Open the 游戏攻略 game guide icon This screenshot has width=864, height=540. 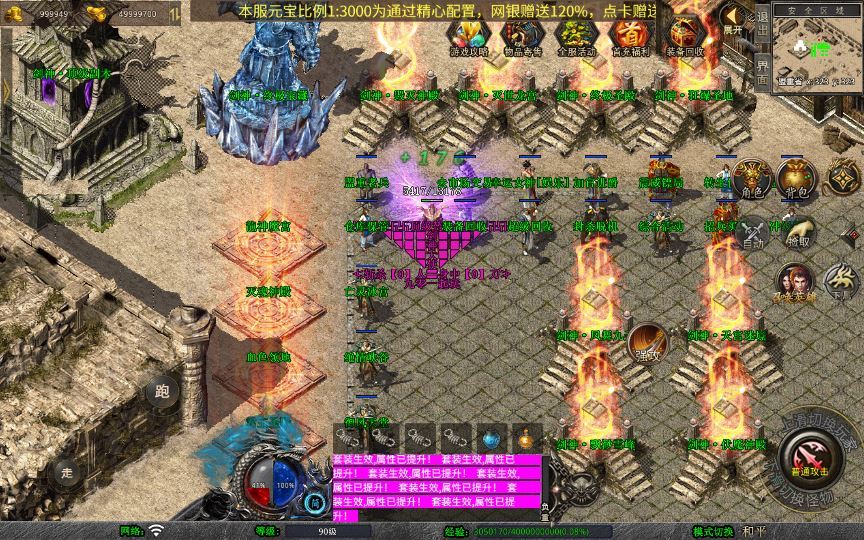click(x=469, y=37)
